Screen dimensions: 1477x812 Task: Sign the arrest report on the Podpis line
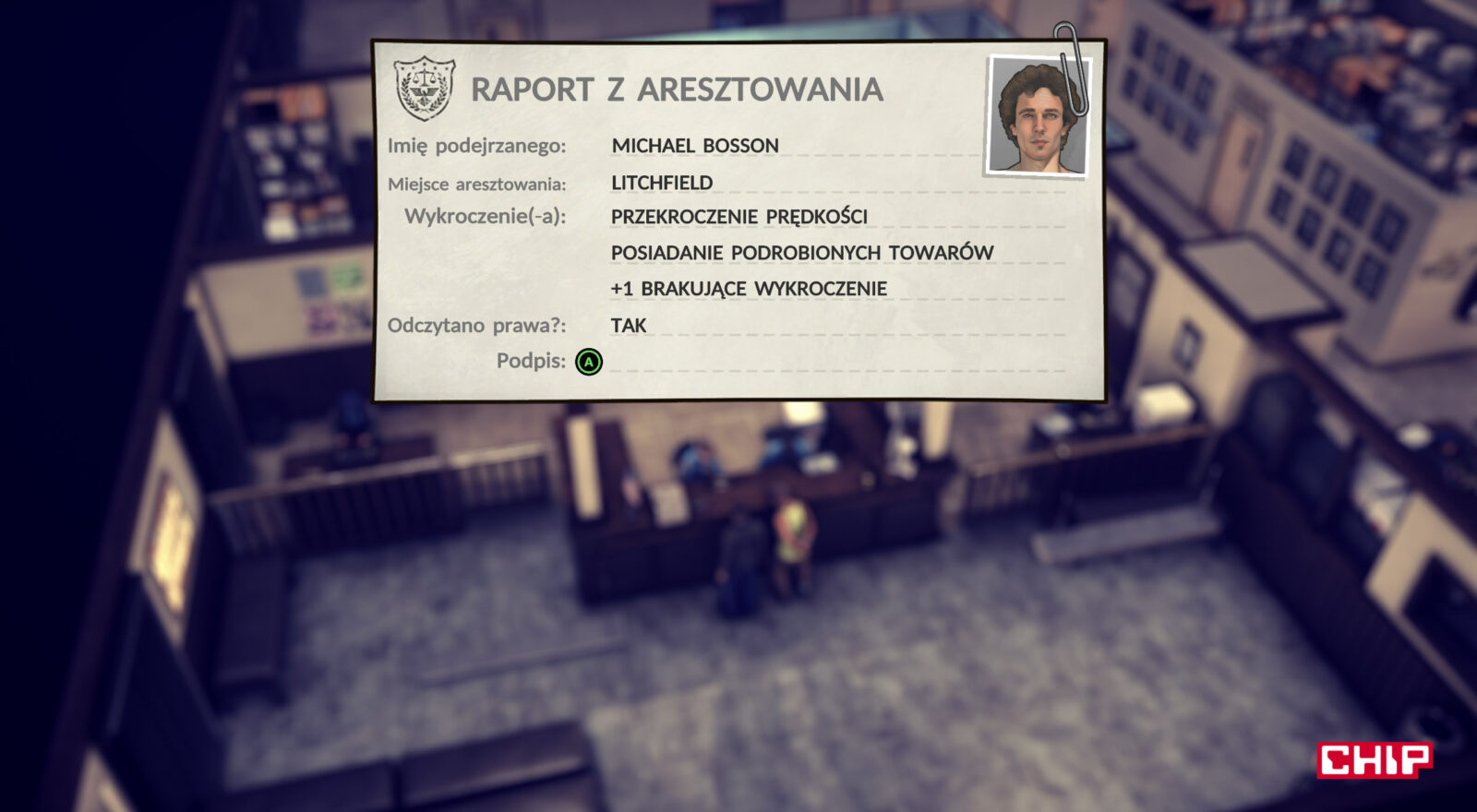click(x=589, y=362)
